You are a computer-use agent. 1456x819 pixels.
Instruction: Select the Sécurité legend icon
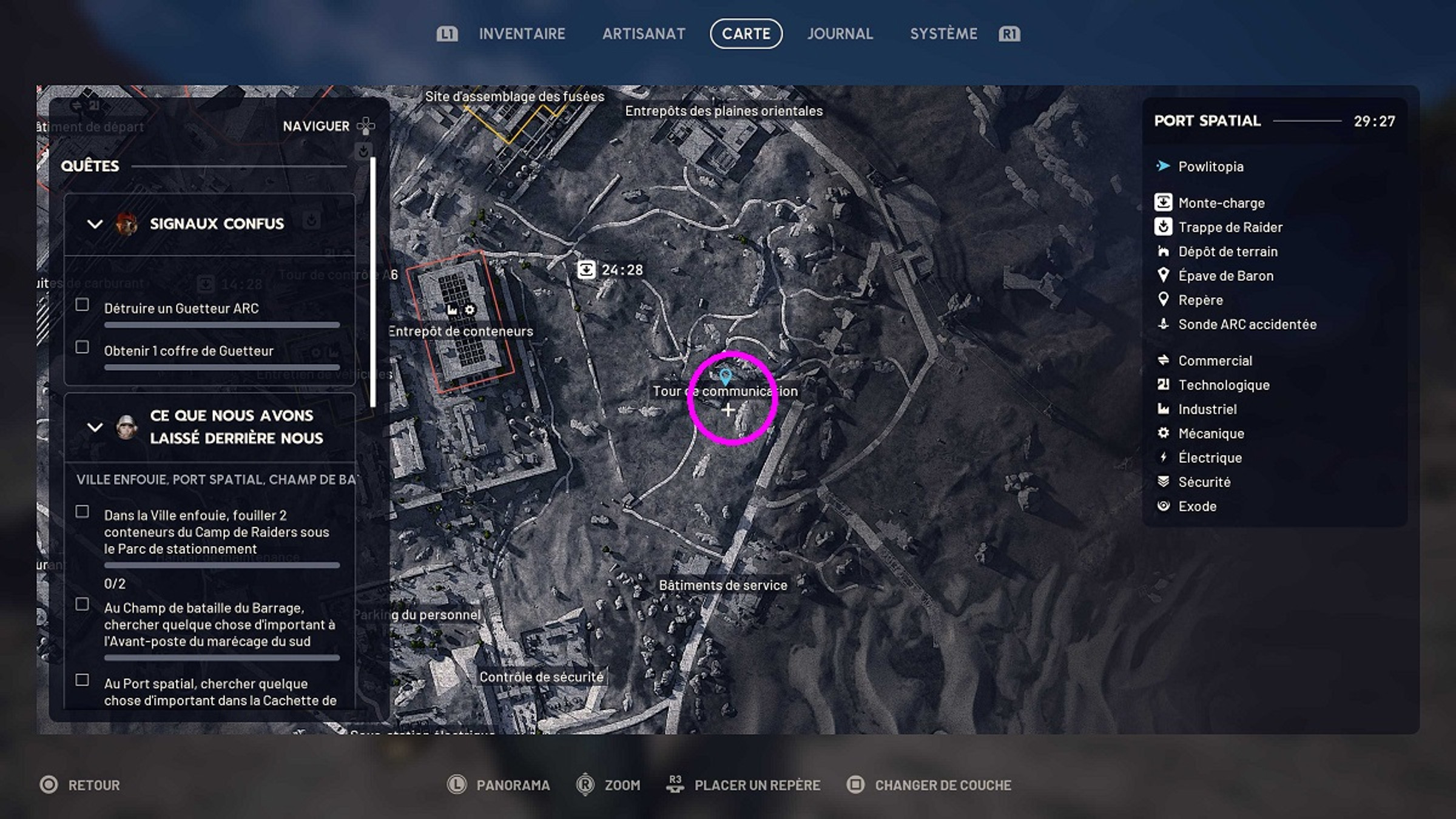(x=1164, y=482)
